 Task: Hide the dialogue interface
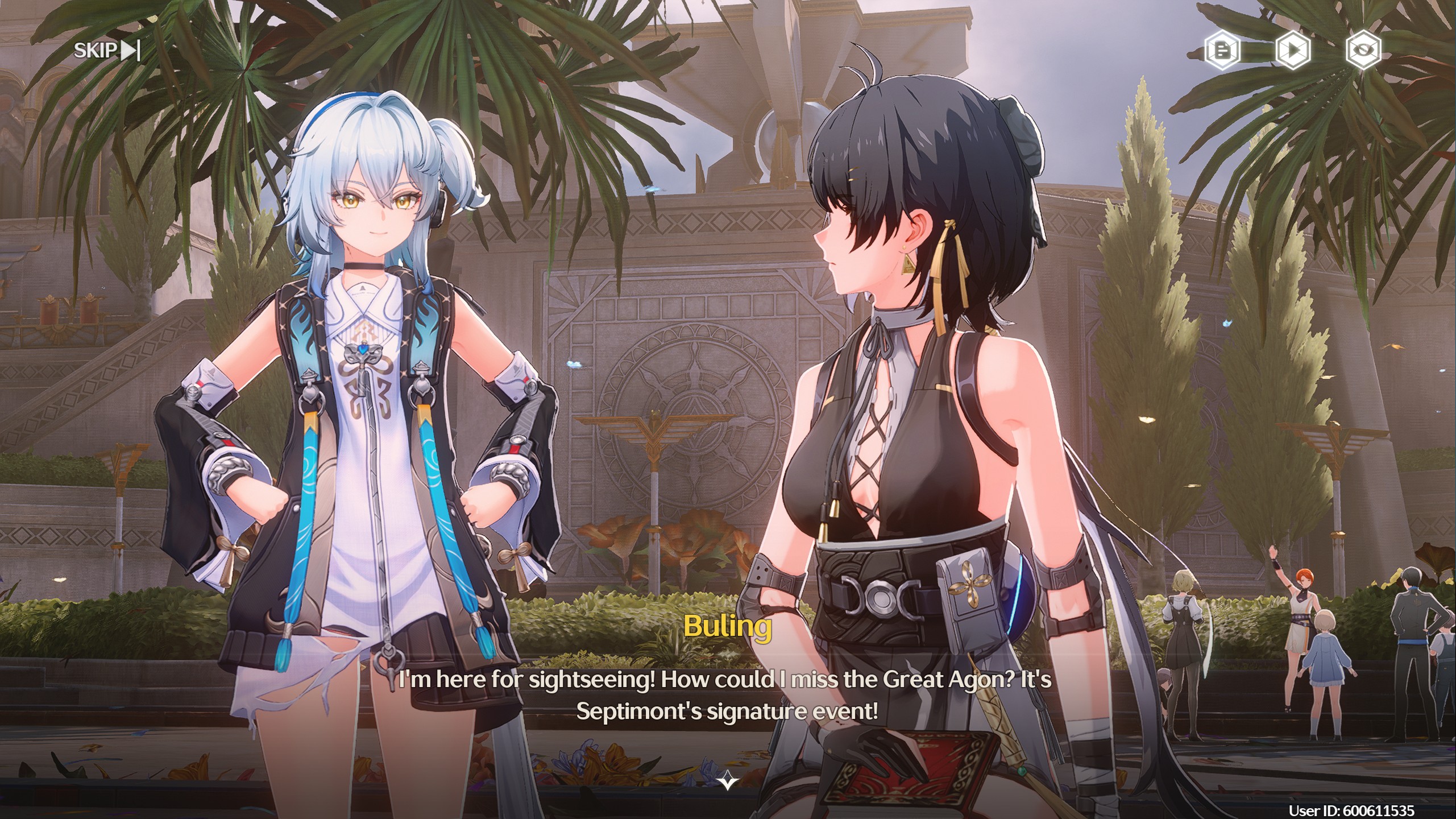1363,51
